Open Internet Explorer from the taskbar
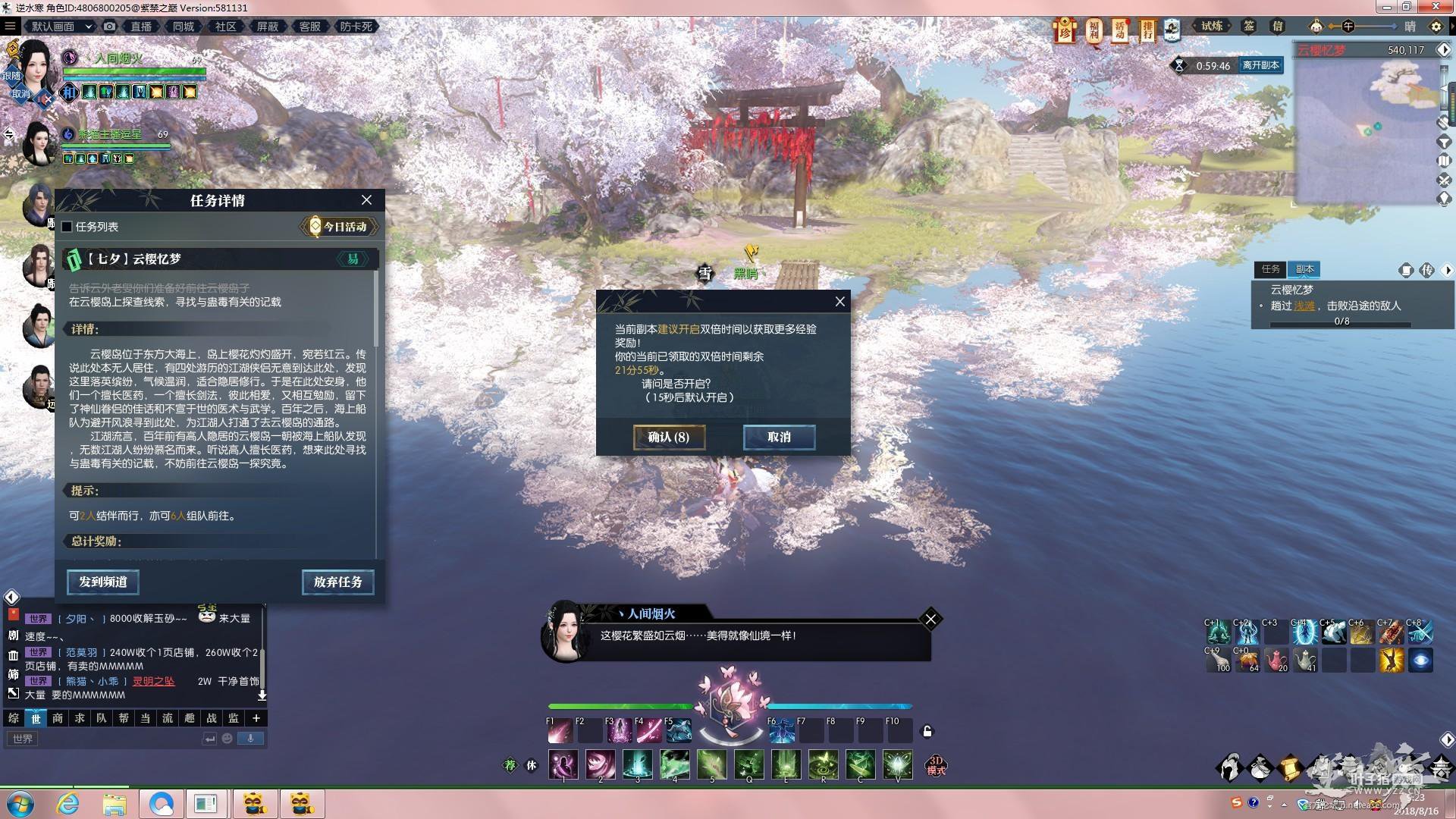This screenshot has height=819, width=1456. 68,804
